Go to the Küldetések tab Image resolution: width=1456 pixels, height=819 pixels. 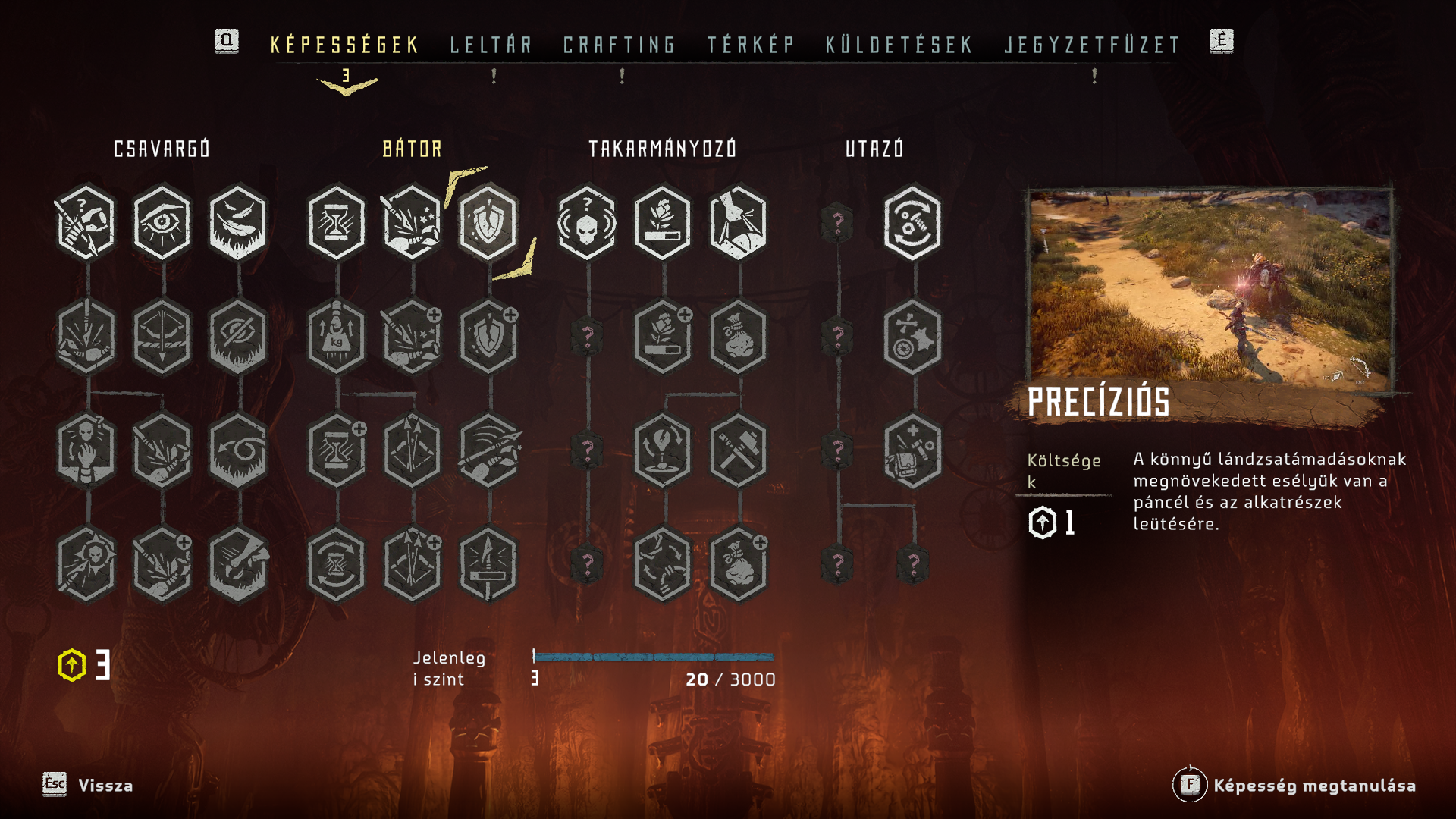coord(899,45)
